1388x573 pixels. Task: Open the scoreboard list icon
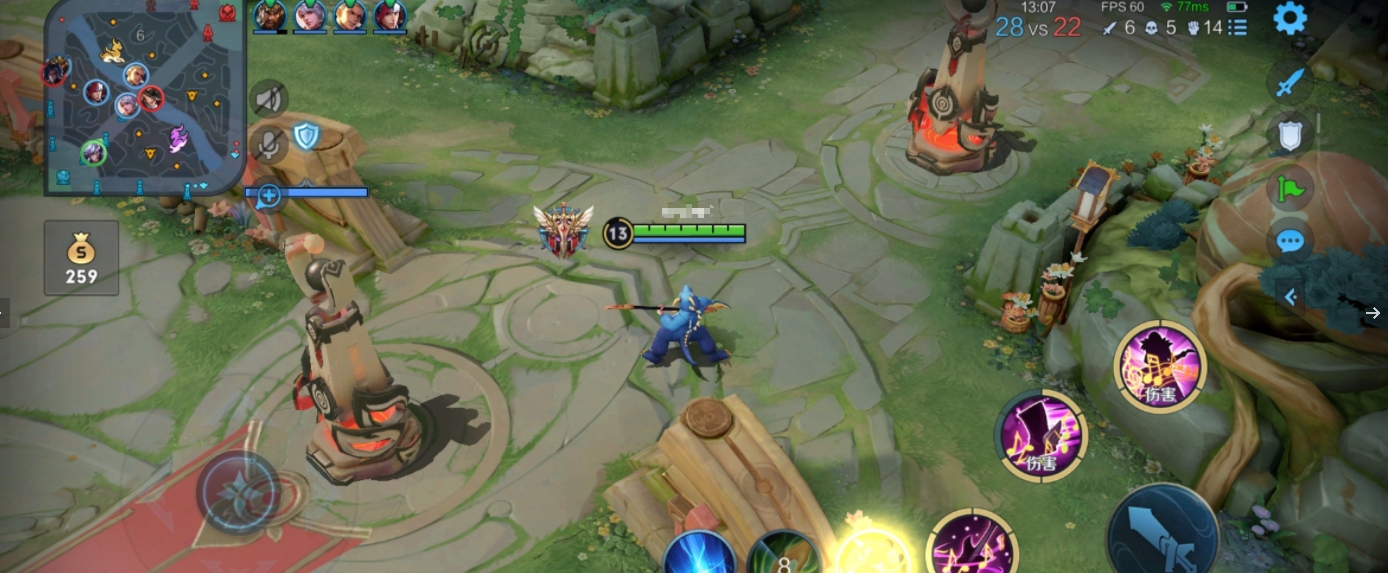(1238, 27)
